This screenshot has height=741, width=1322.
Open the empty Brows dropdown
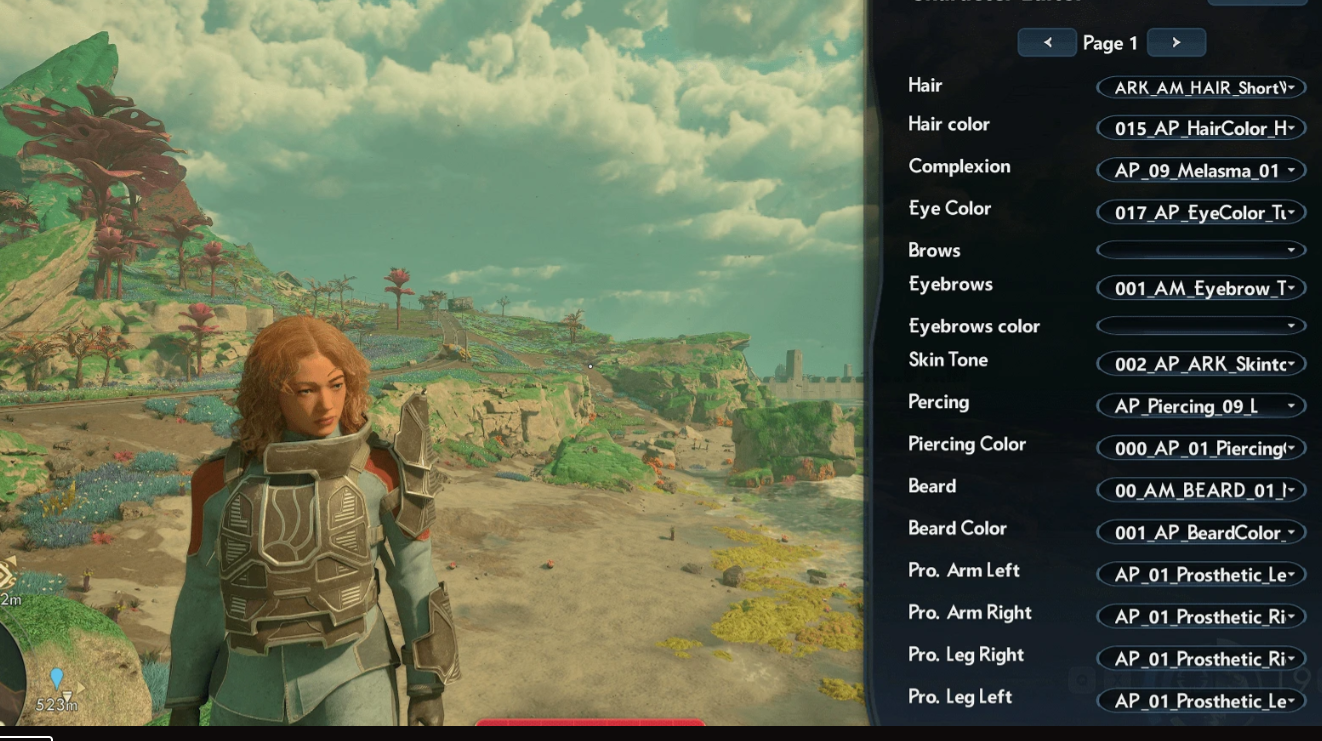(1201, 250)
